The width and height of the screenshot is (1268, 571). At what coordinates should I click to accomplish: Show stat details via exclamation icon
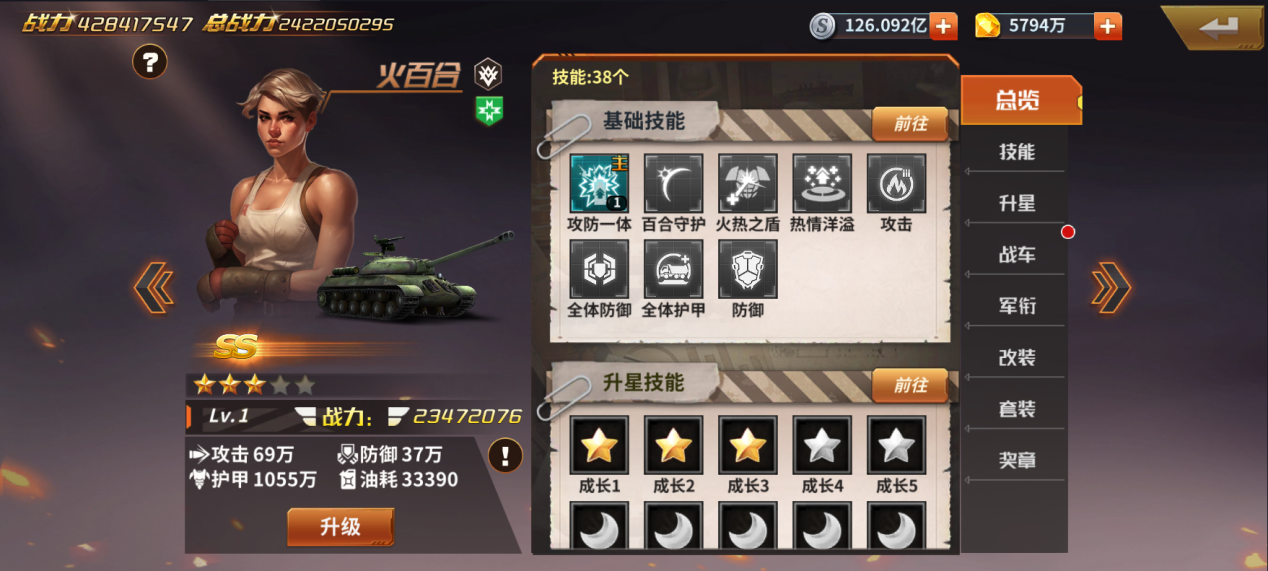505,456
